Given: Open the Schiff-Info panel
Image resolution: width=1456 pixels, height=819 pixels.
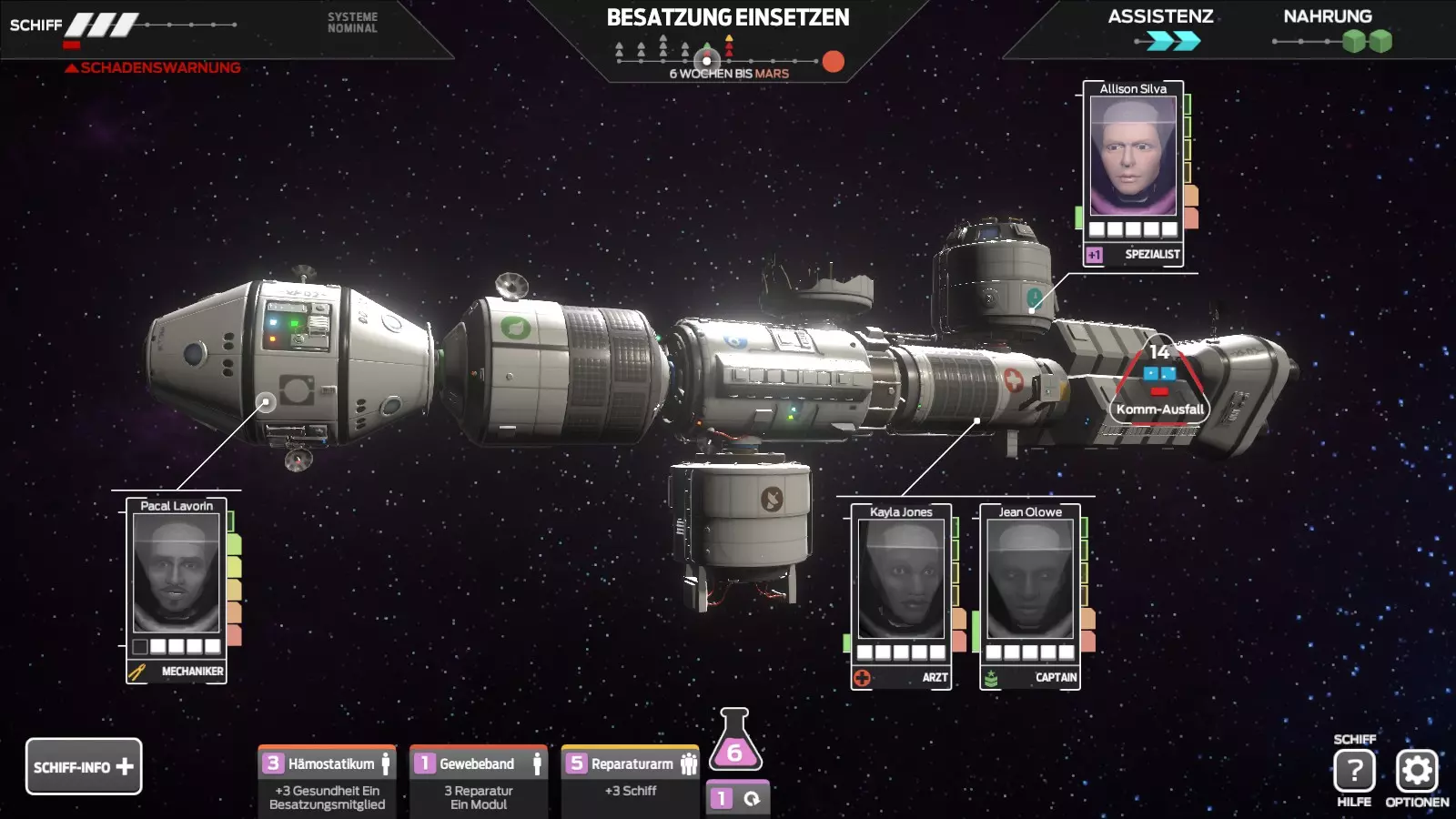Looking at the screenshot, I should (x=84, y=766).
